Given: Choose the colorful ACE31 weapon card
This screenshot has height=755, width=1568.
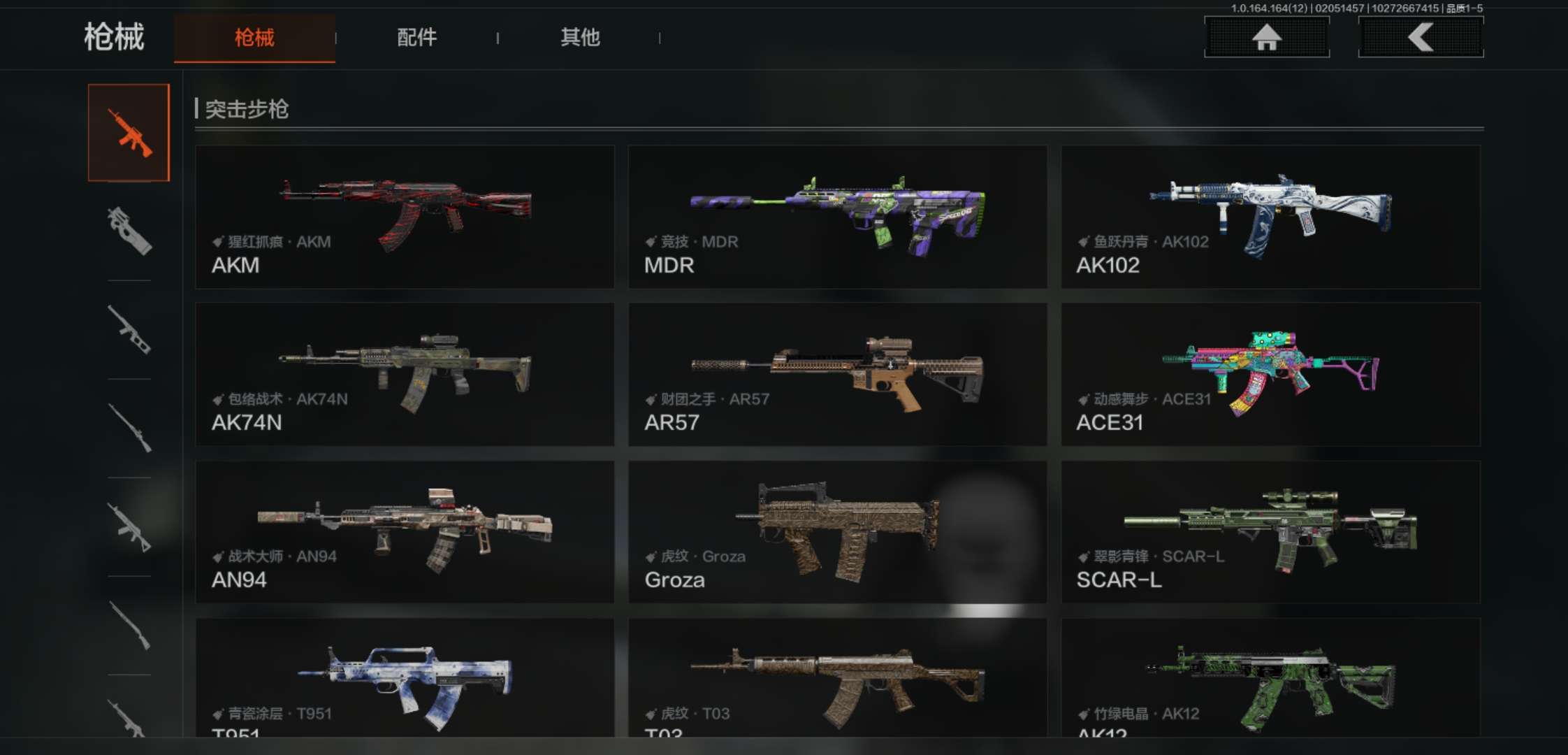Looking at the screenshot, I should coord(1270,374).
